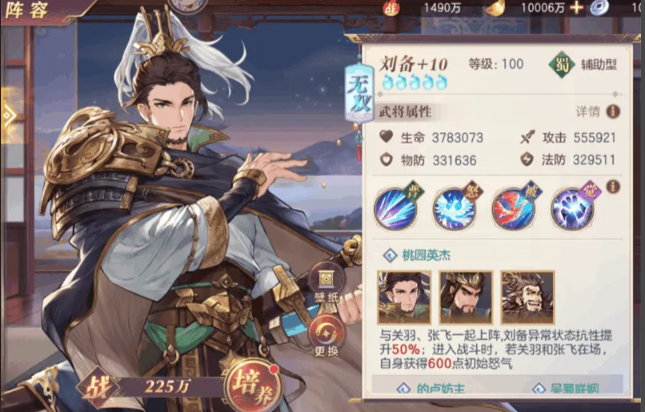Tap the 蜀 faction emblem
This screenshot has width=645, height=412.
[564, 65]
